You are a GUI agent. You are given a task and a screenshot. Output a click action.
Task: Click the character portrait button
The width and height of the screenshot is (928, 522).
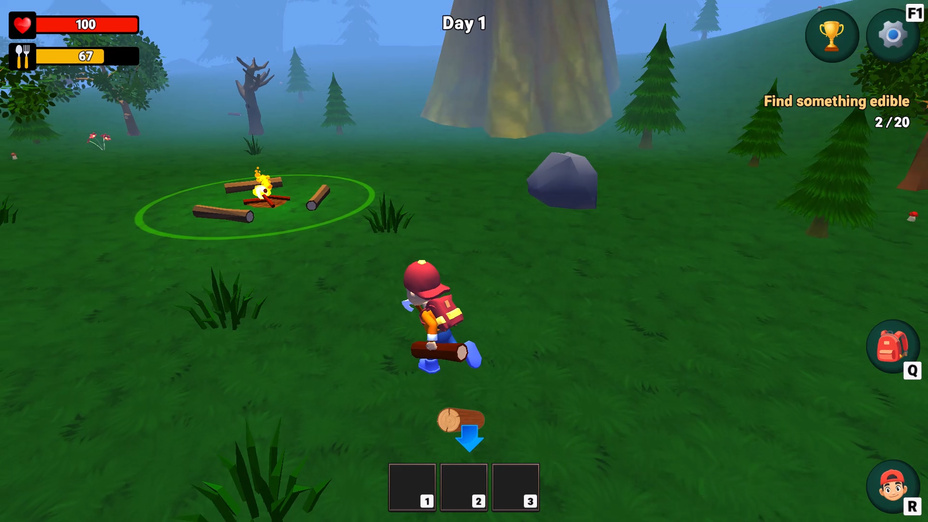(891, 486)
